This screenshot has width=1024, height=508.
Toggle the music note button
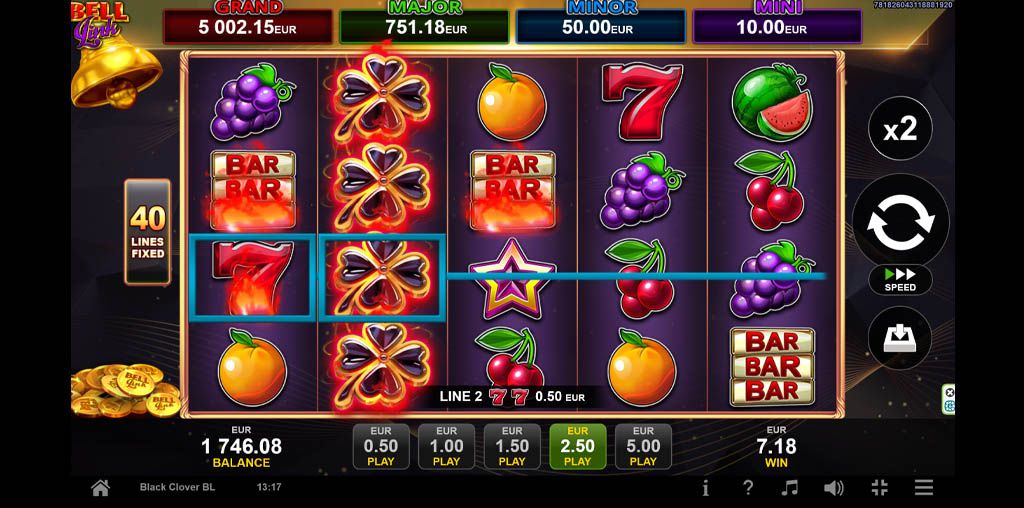[x=790, y=488]
